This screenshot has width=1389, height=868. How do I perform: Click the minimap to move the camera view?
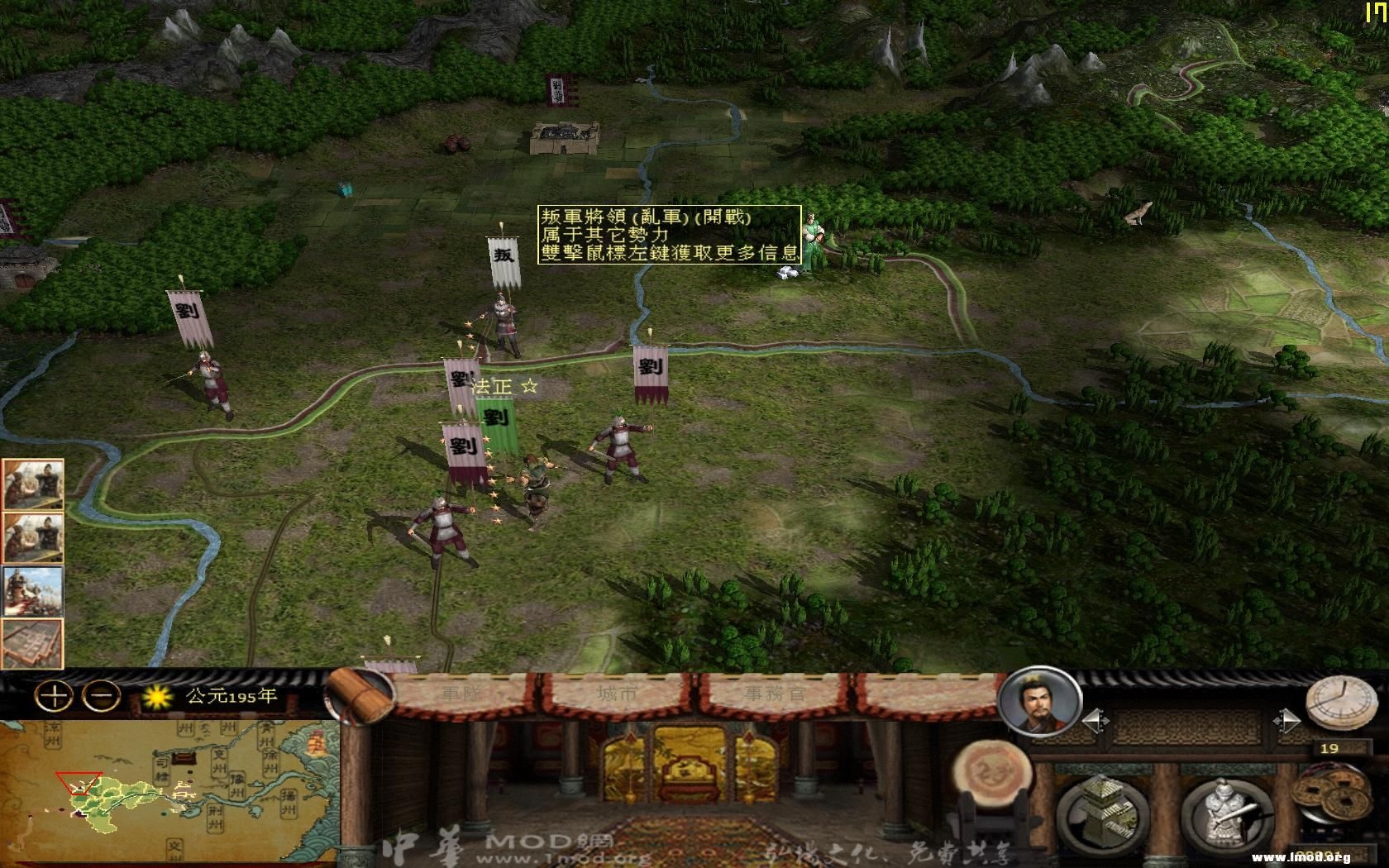pos(165,785)
